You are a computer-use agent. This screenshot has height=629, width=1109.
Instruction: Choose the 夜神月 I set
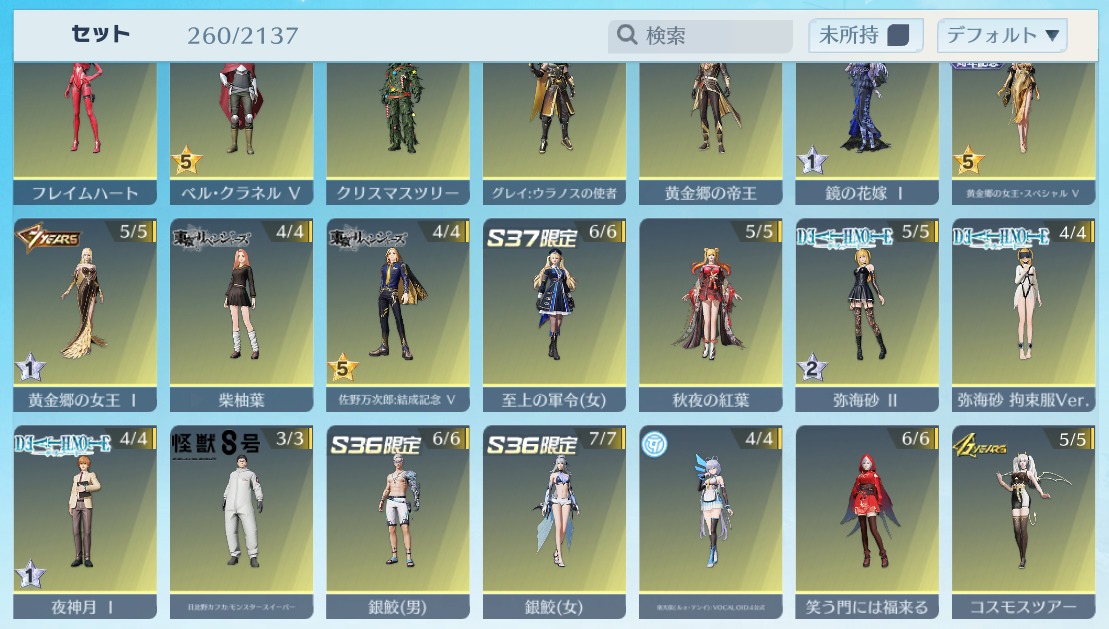pos(85,520)
